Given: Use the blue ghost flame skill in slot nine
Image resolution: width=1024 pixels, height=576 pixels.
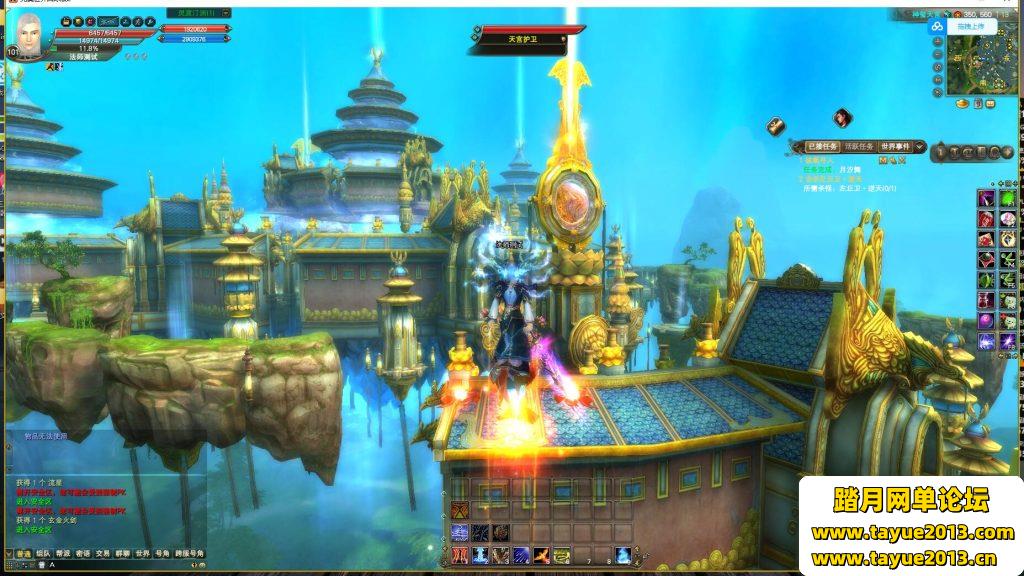Looking at the screenshot, I should [622, 555].
